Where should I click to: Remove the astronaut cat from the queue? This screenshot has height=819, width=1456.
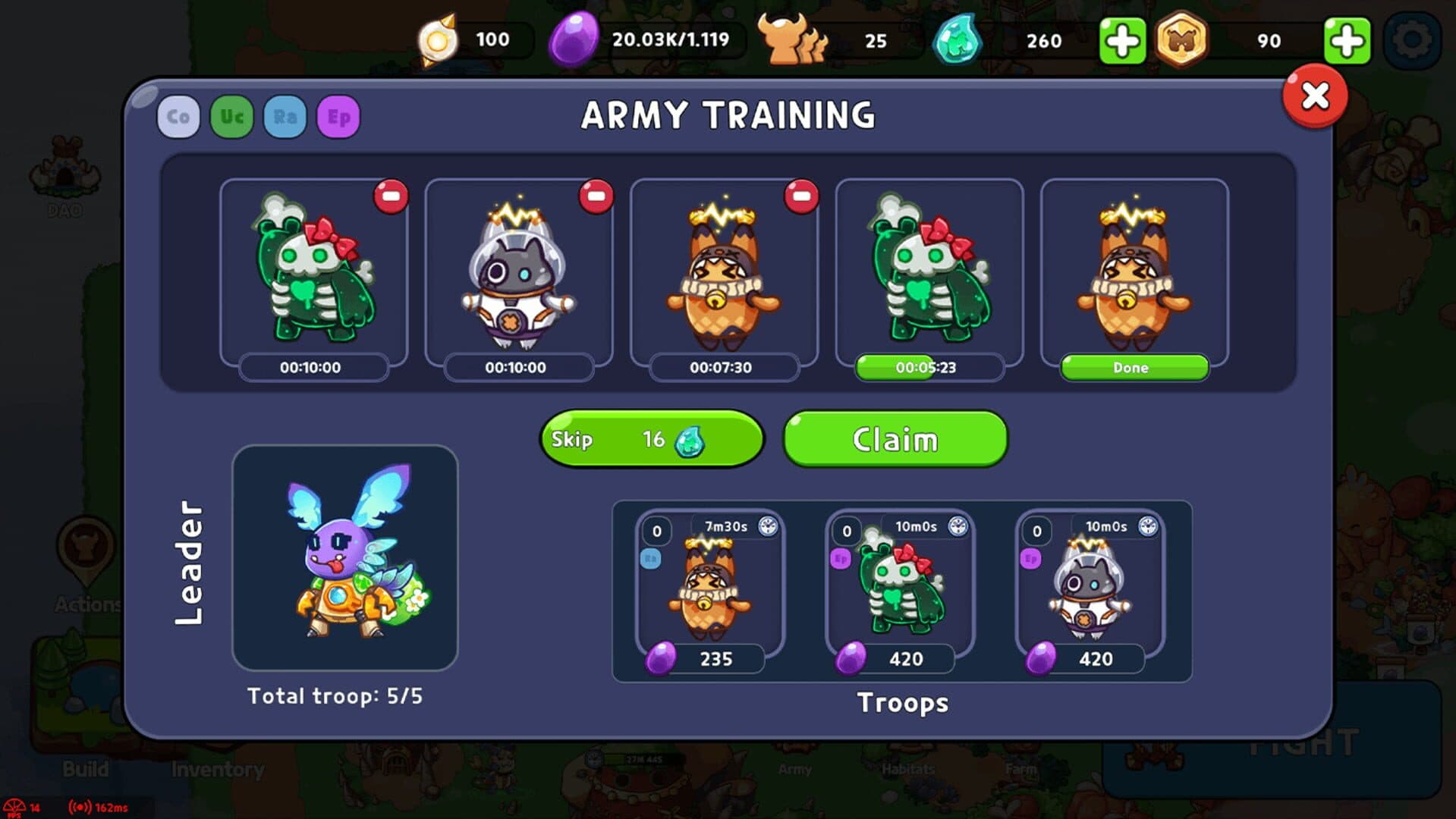[x=596, y=196]
